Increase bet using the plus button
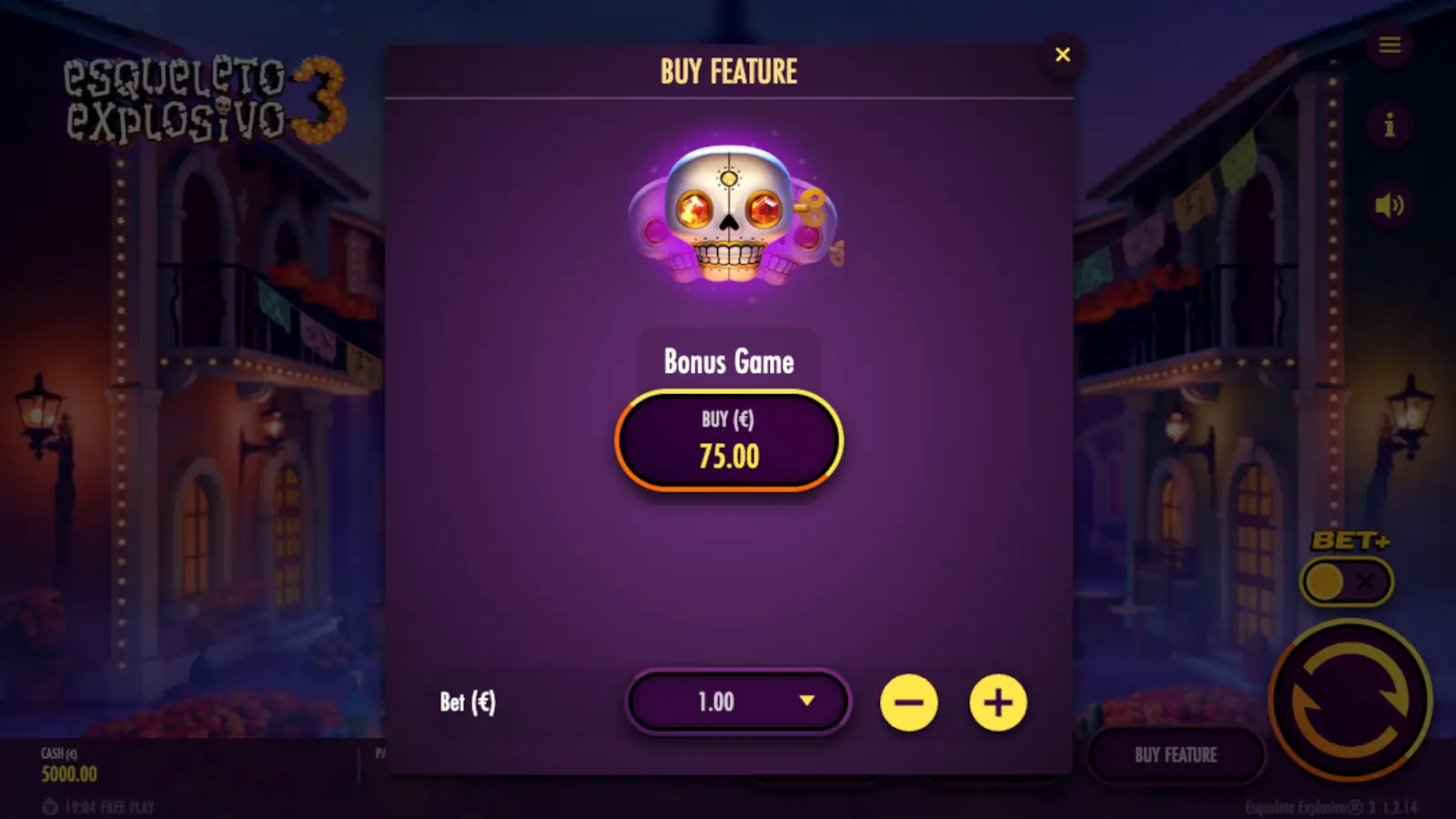 click(998, 702)
